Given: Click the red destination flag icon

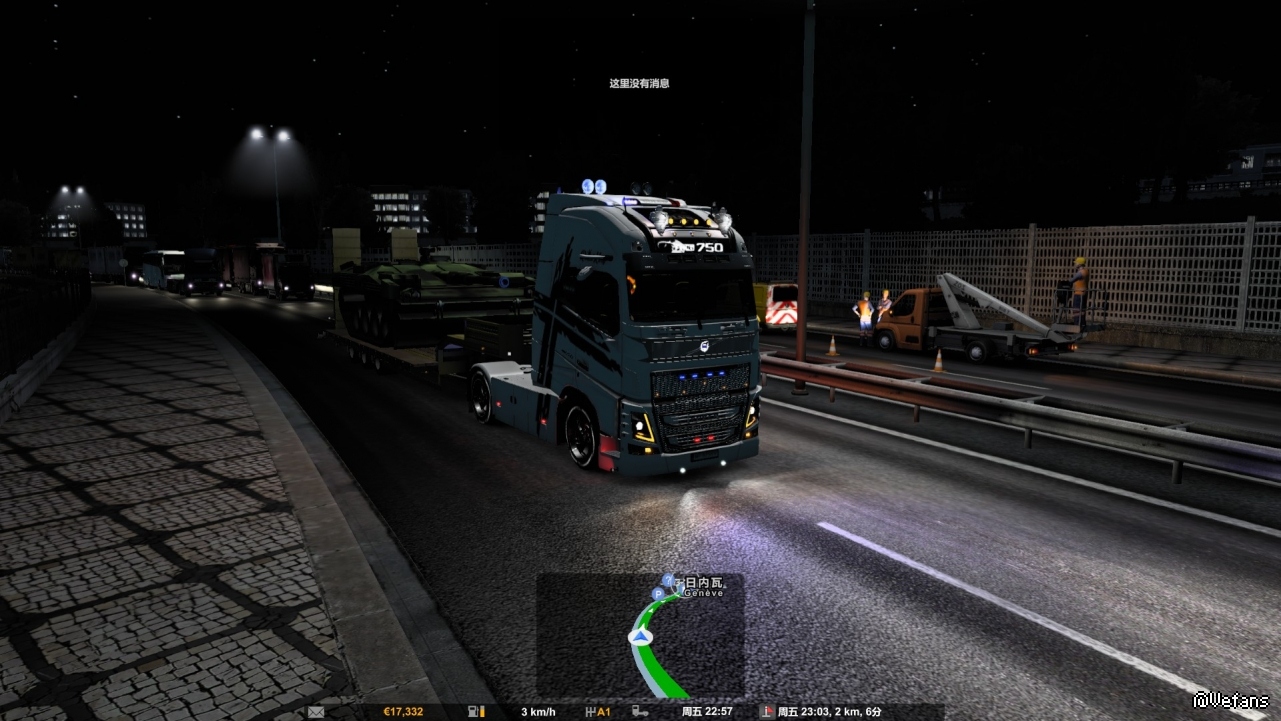Looking at the screenshot, I should click(767, 712).
